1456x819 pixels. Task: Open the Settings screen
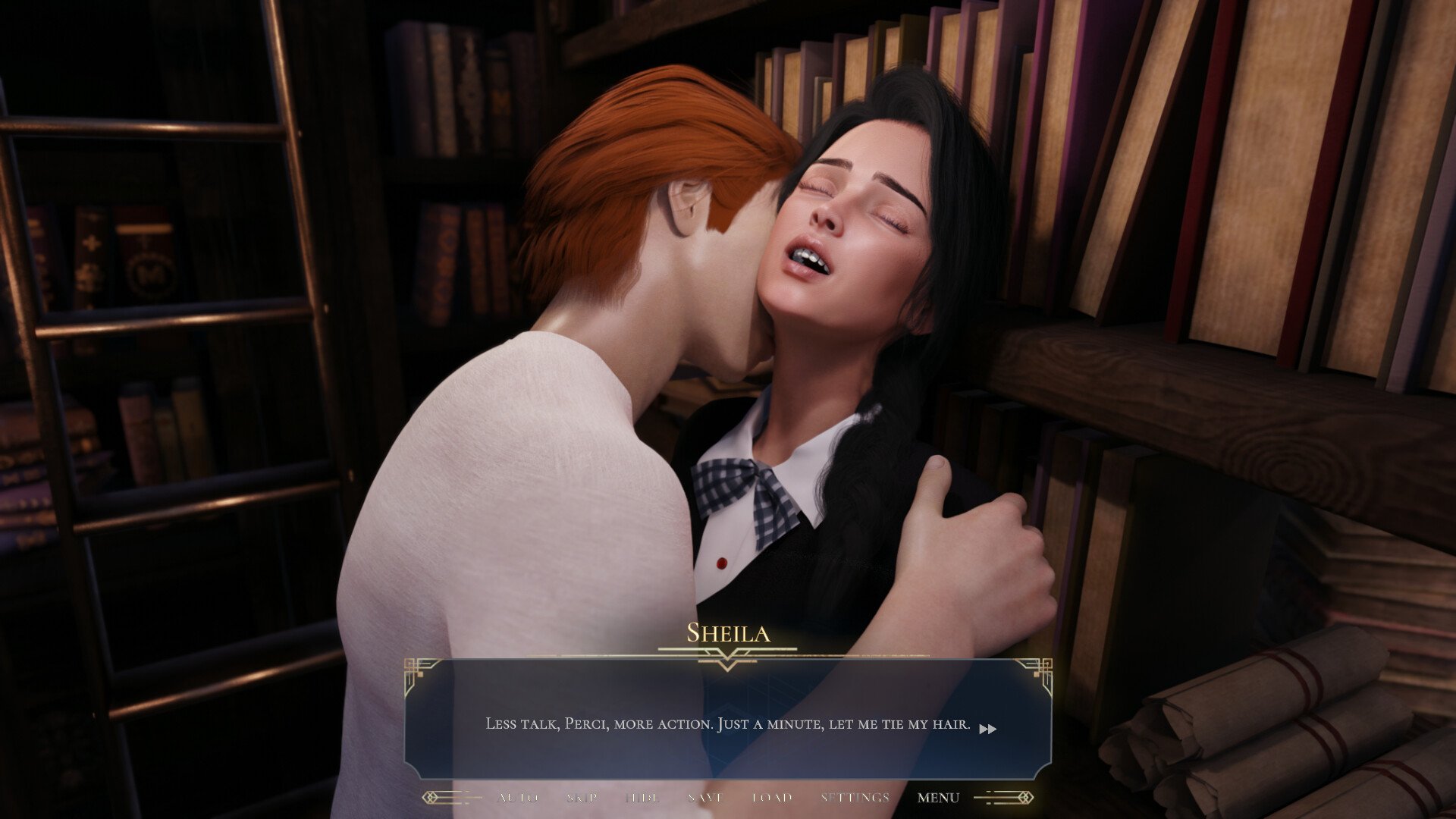tap(855, 798)
